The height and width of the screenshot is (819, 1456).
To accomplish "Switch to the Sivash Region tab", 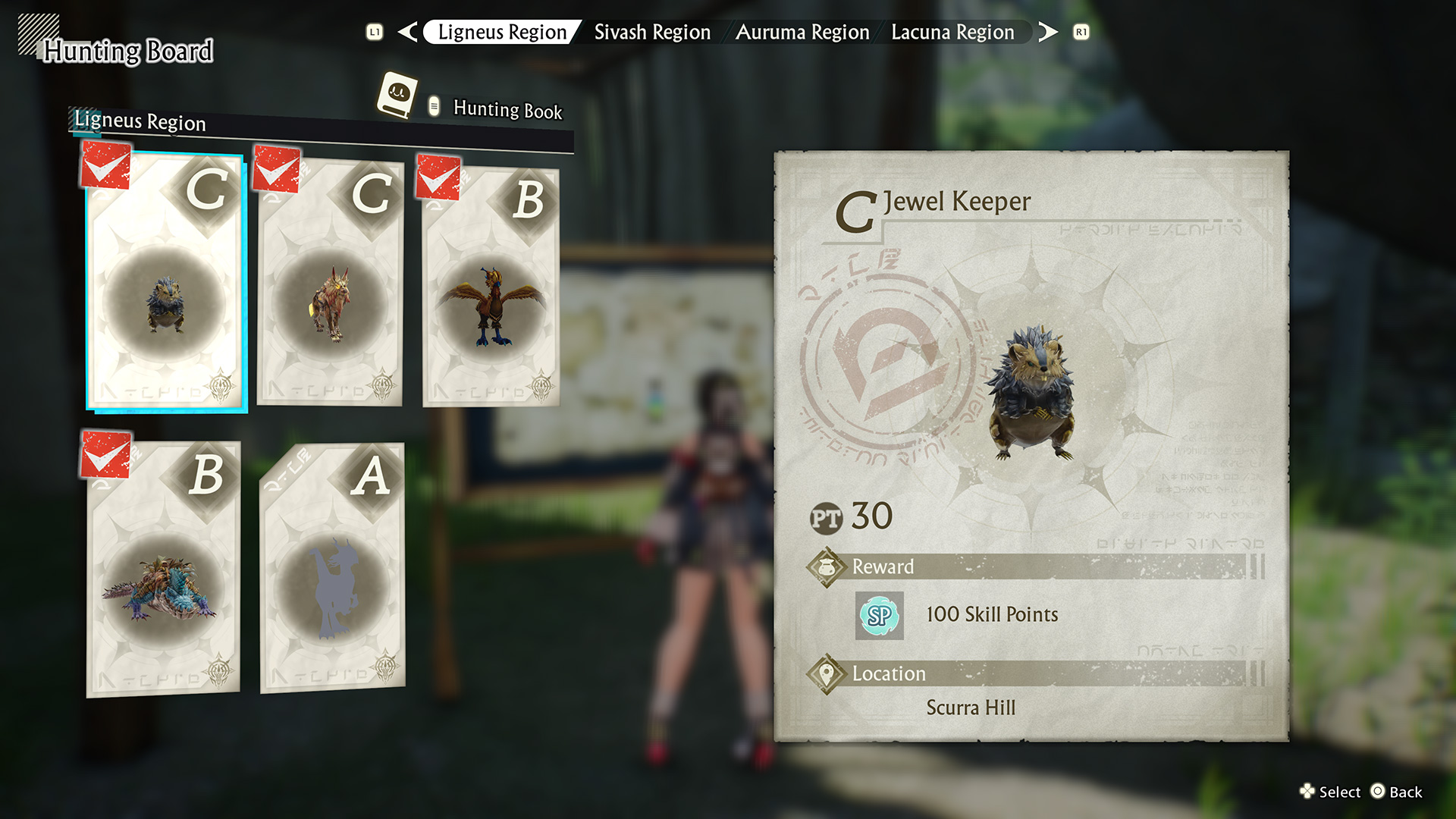I will (x=652, y=32).
